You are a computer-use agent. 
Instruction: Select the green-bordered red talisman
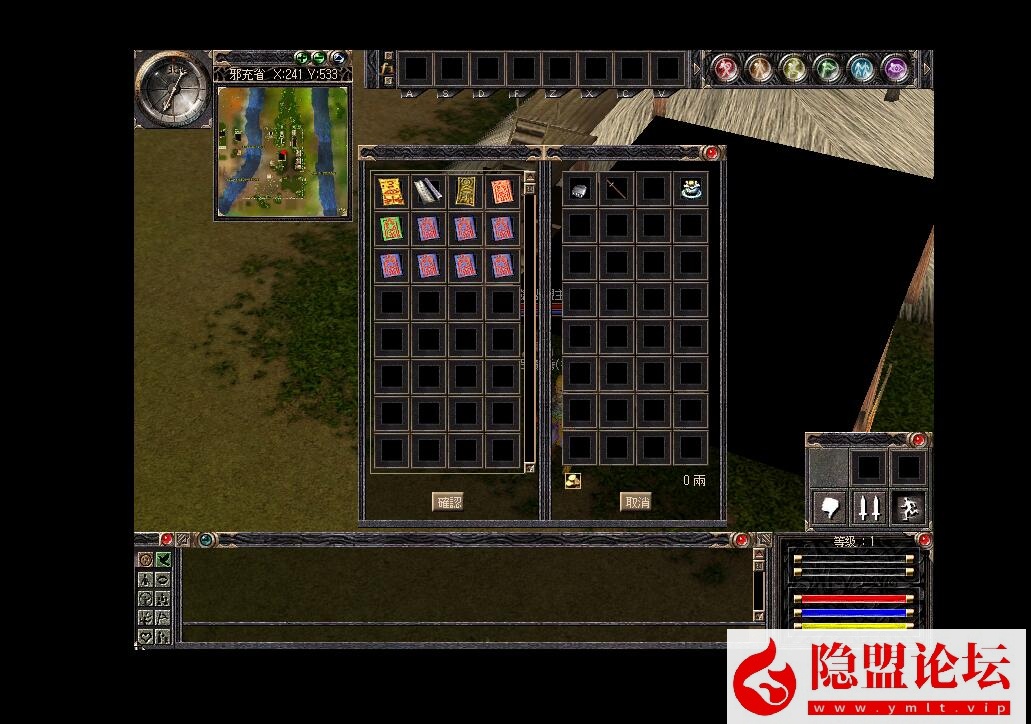click(x=390, y=229)
